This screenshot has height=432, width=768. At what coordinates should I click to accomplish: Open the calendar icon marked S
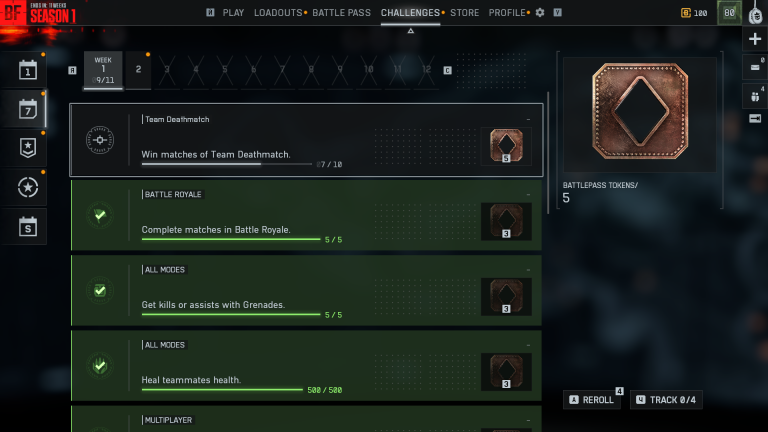point(28,226)
